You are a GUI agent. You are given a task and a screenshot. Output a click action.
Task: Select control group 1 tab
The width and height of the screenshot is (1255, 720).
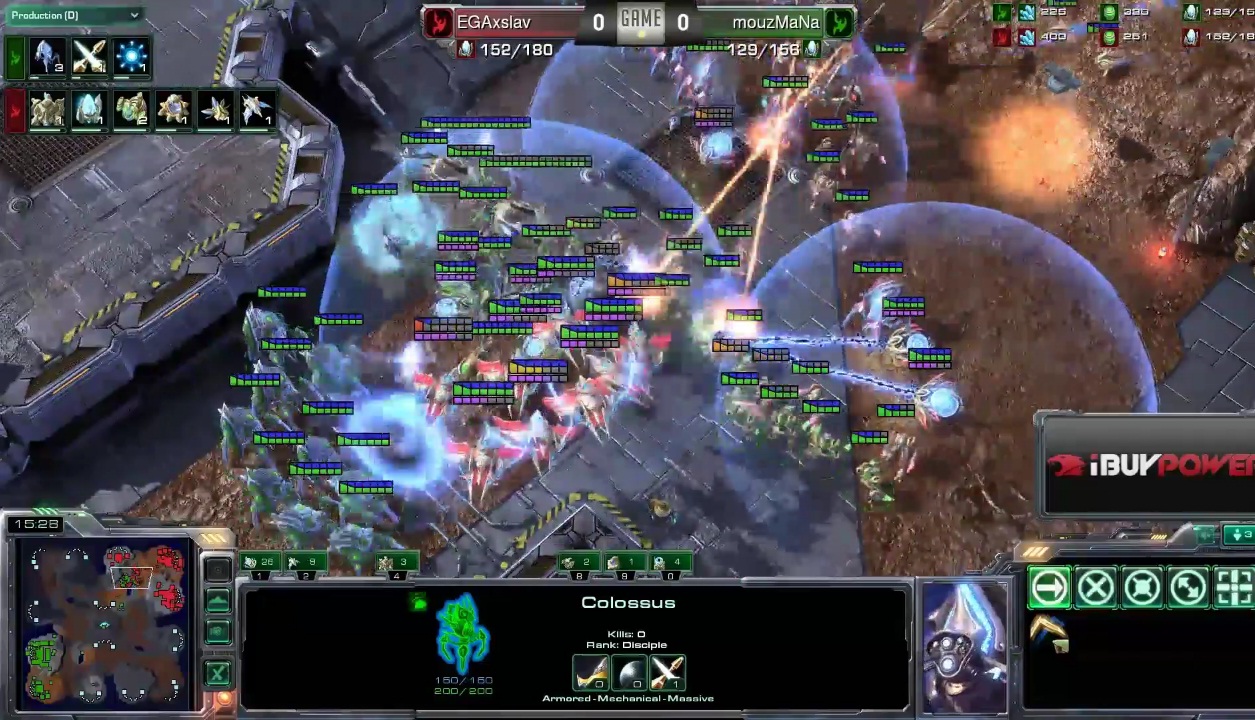262,564
